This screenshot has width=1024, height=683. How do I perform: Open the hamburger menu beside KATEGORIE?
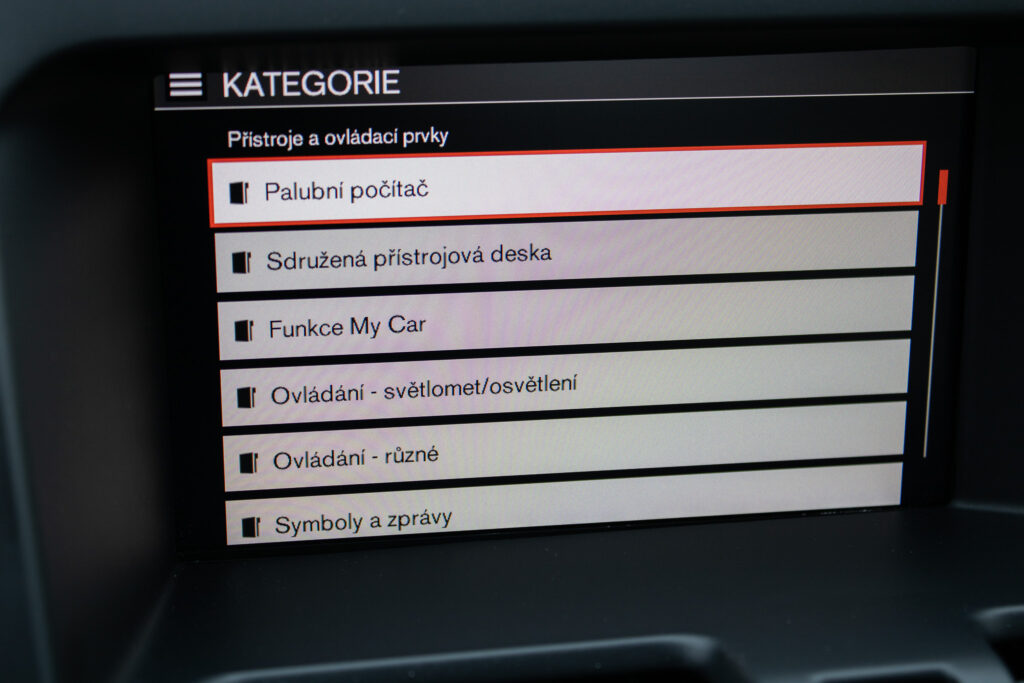point(185,85)
